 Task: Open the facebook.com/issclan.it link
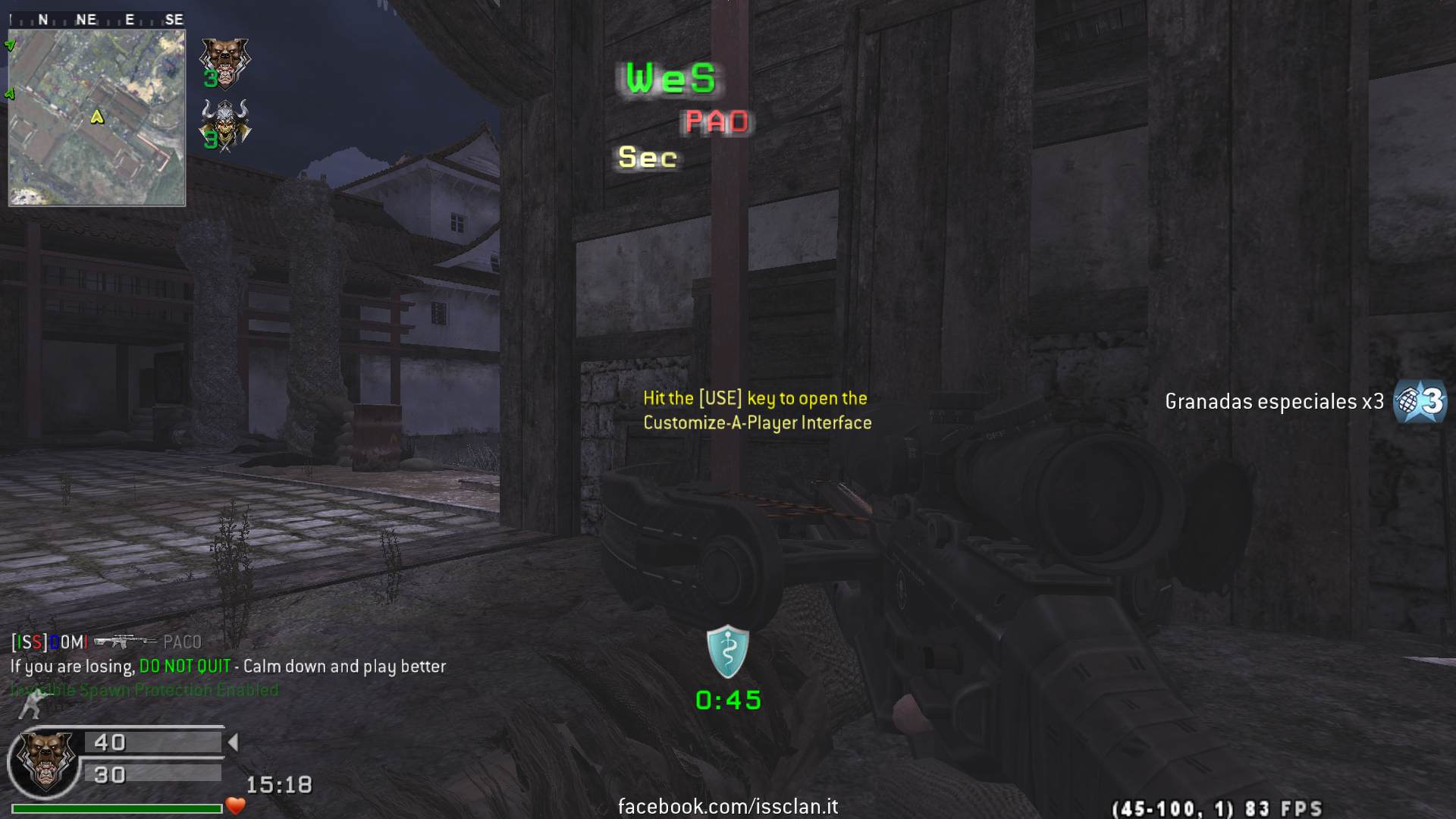[728, 806]
